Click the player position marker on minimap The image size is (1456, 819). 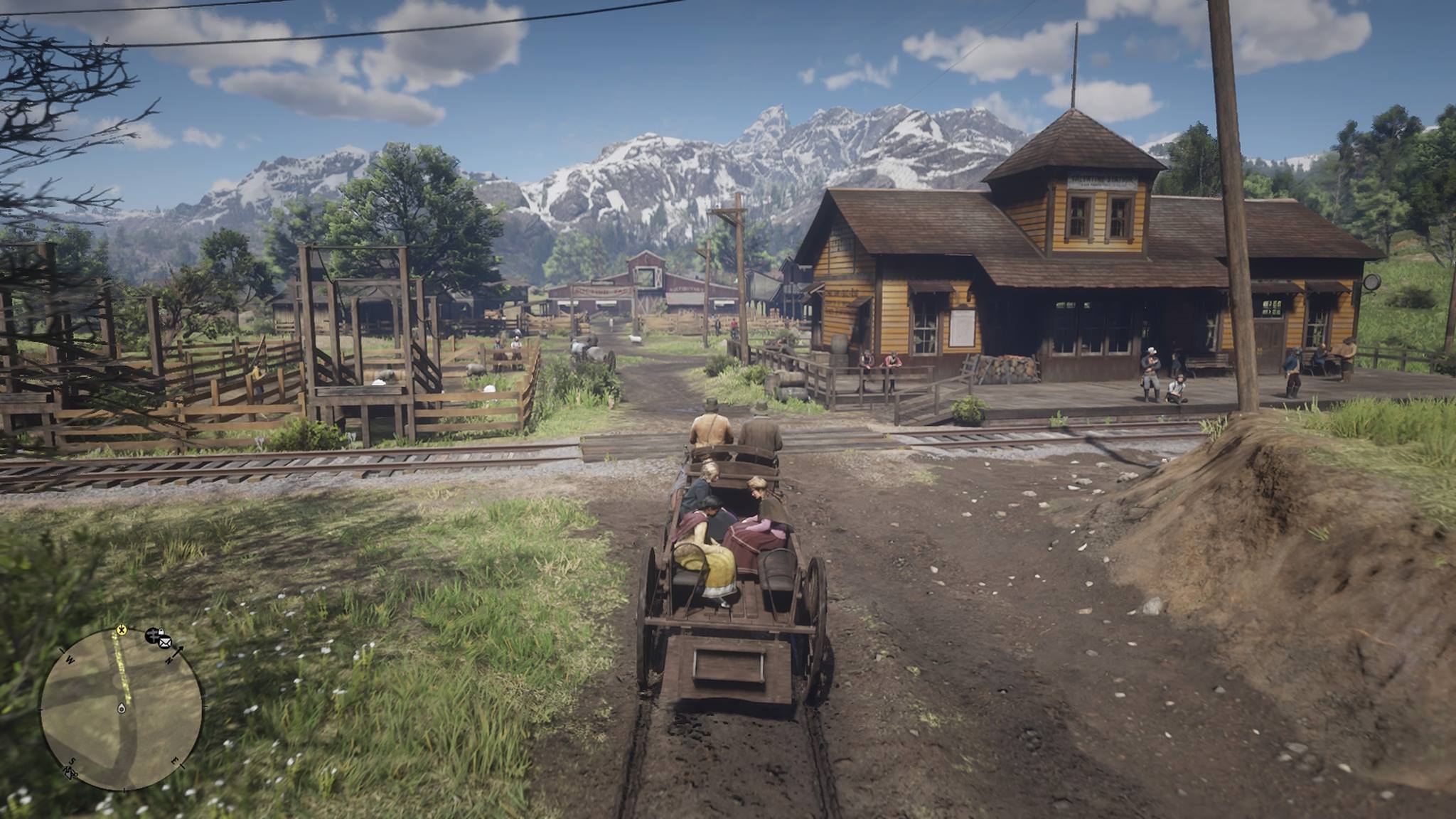(121, 709)
